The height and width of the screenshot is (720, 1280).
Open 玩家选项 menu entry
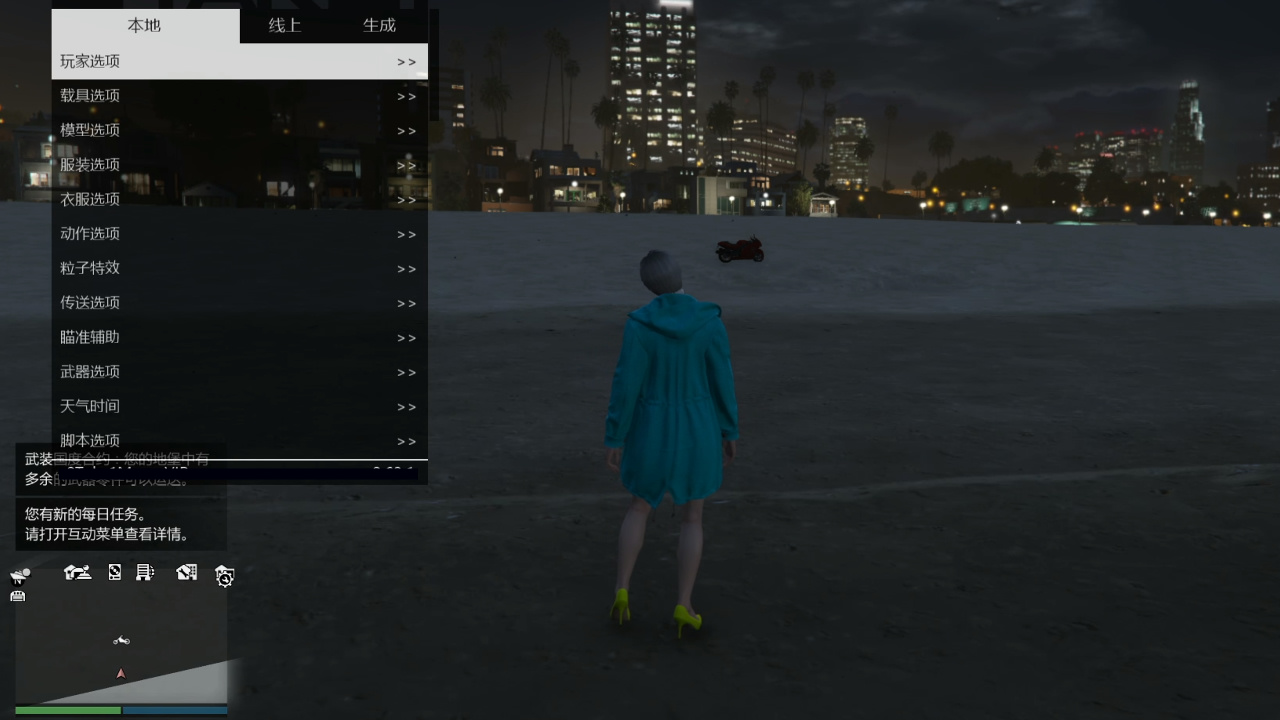click(x=239, y=61)
